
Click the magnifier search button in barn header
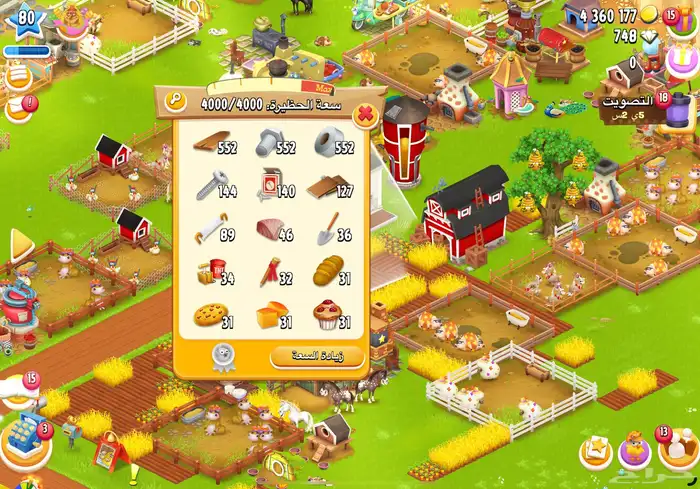pos(176,100)
